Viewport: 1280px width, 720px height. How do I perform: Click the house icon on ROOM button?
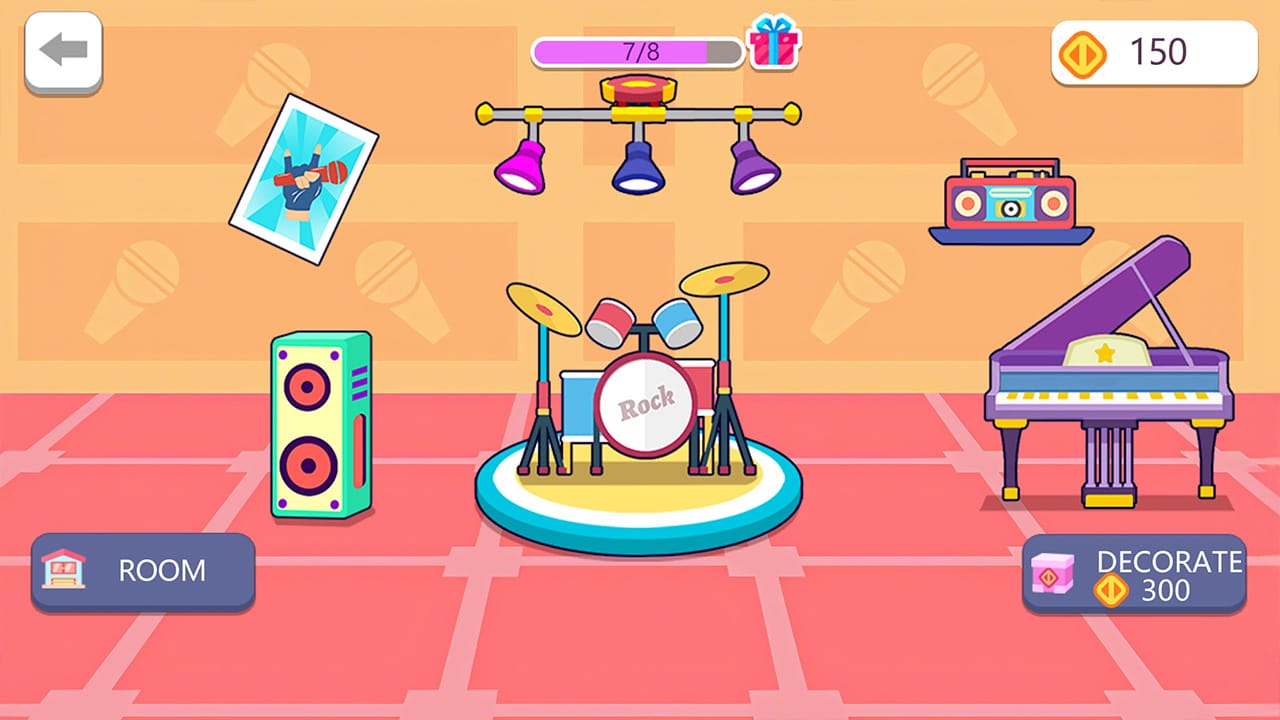click(63, 571)
